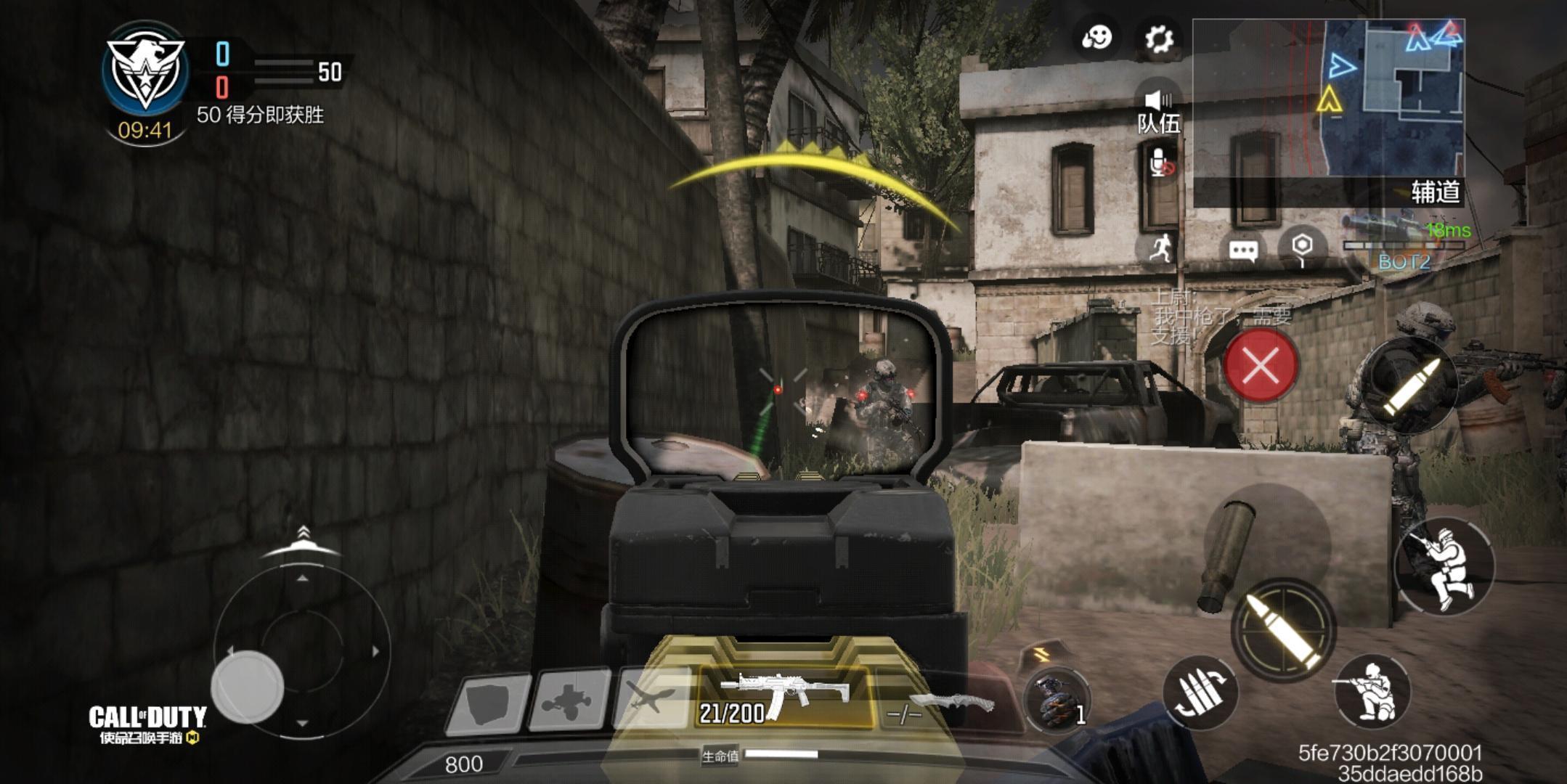The width and height of the screenshot is (1567, 784).
Task: Tap the auto-sprint arrow above the joystick
Action: [303, 542]
